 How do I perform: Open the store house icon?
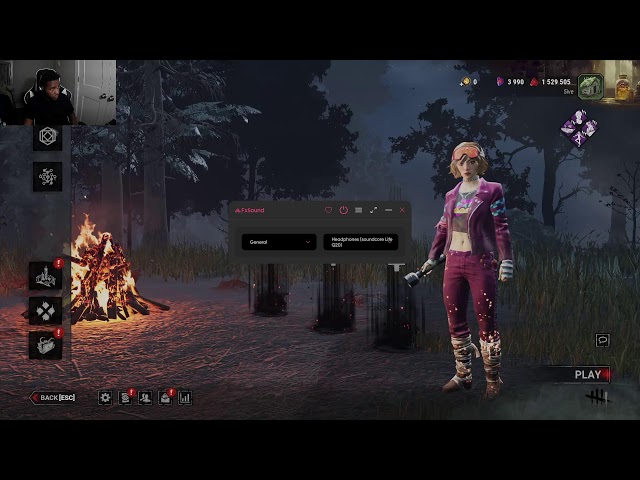(590, 87)
